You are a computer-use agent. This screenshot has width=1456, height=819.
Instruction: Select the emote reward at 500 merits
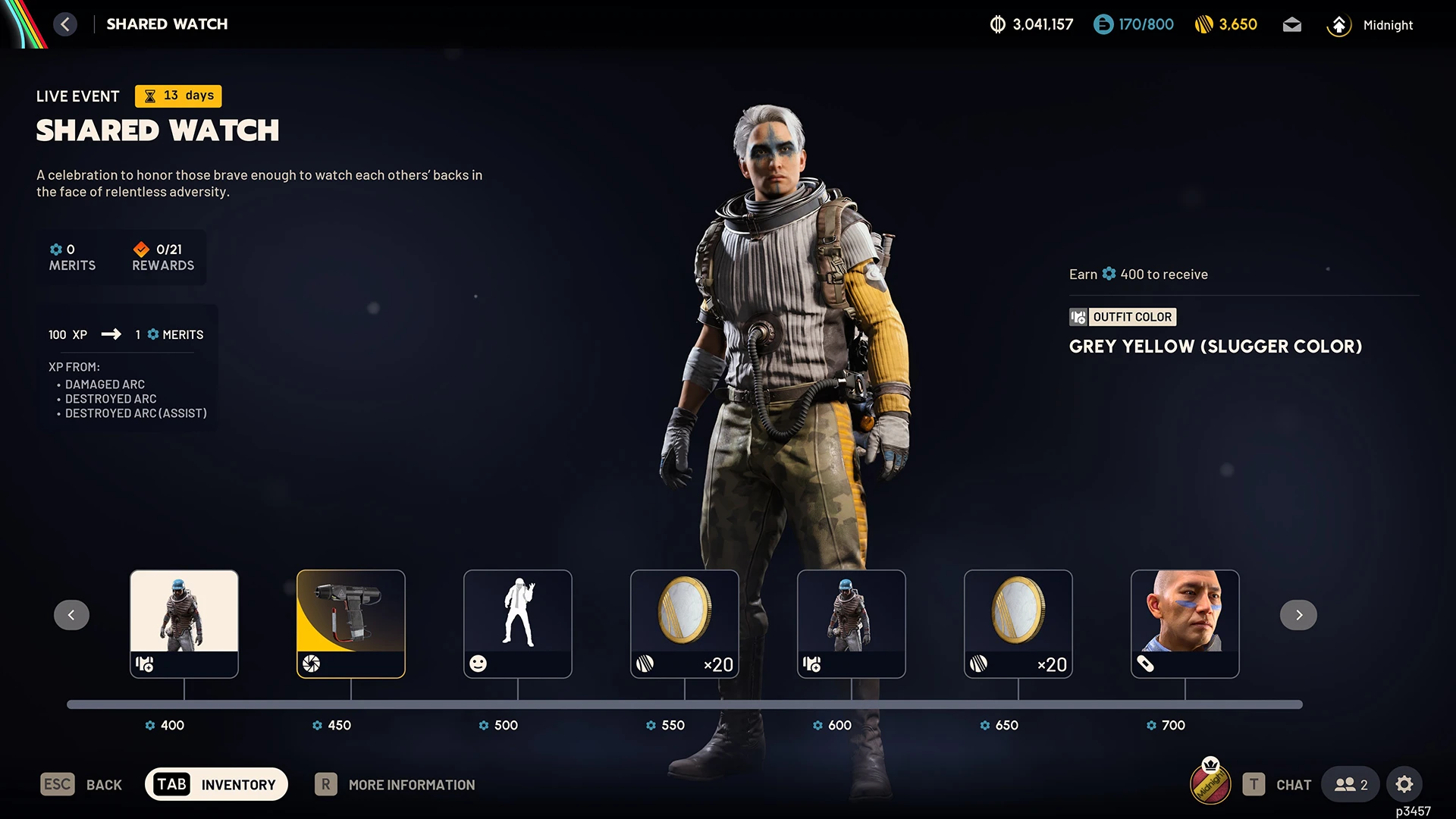(x=518, y=623)
